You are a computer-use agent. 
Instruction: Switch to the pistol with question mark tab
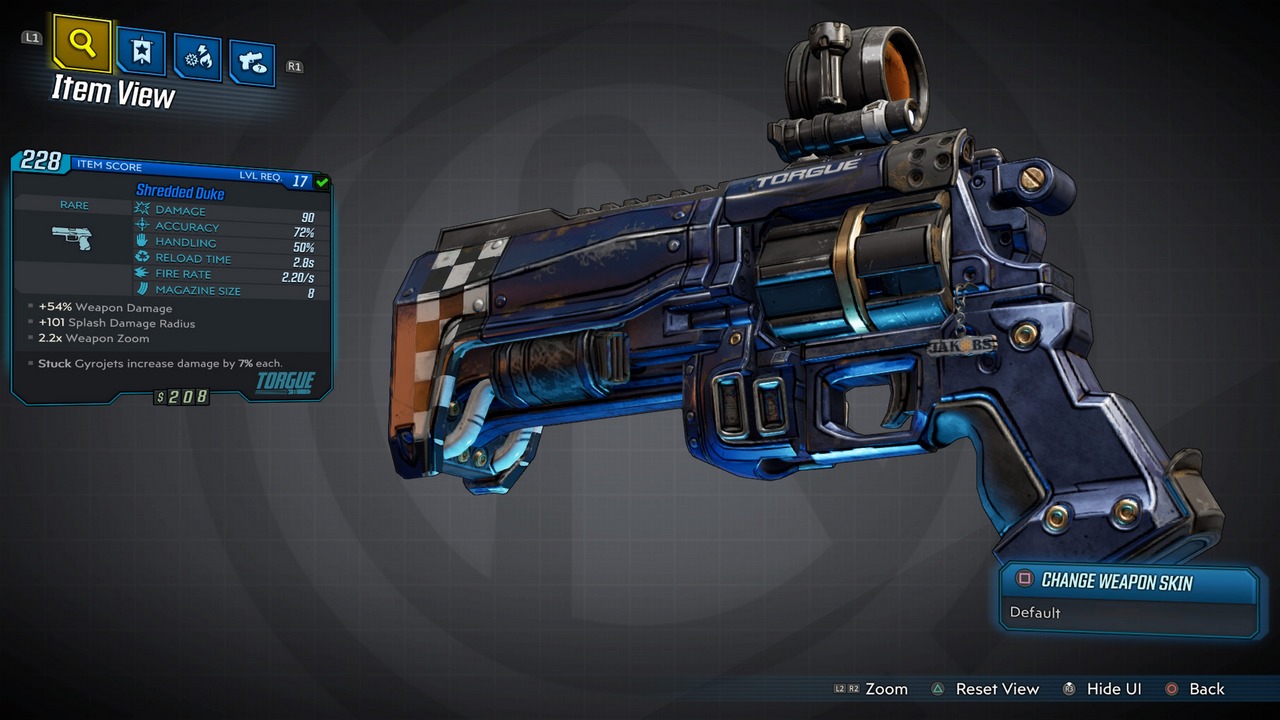point(252,64)
